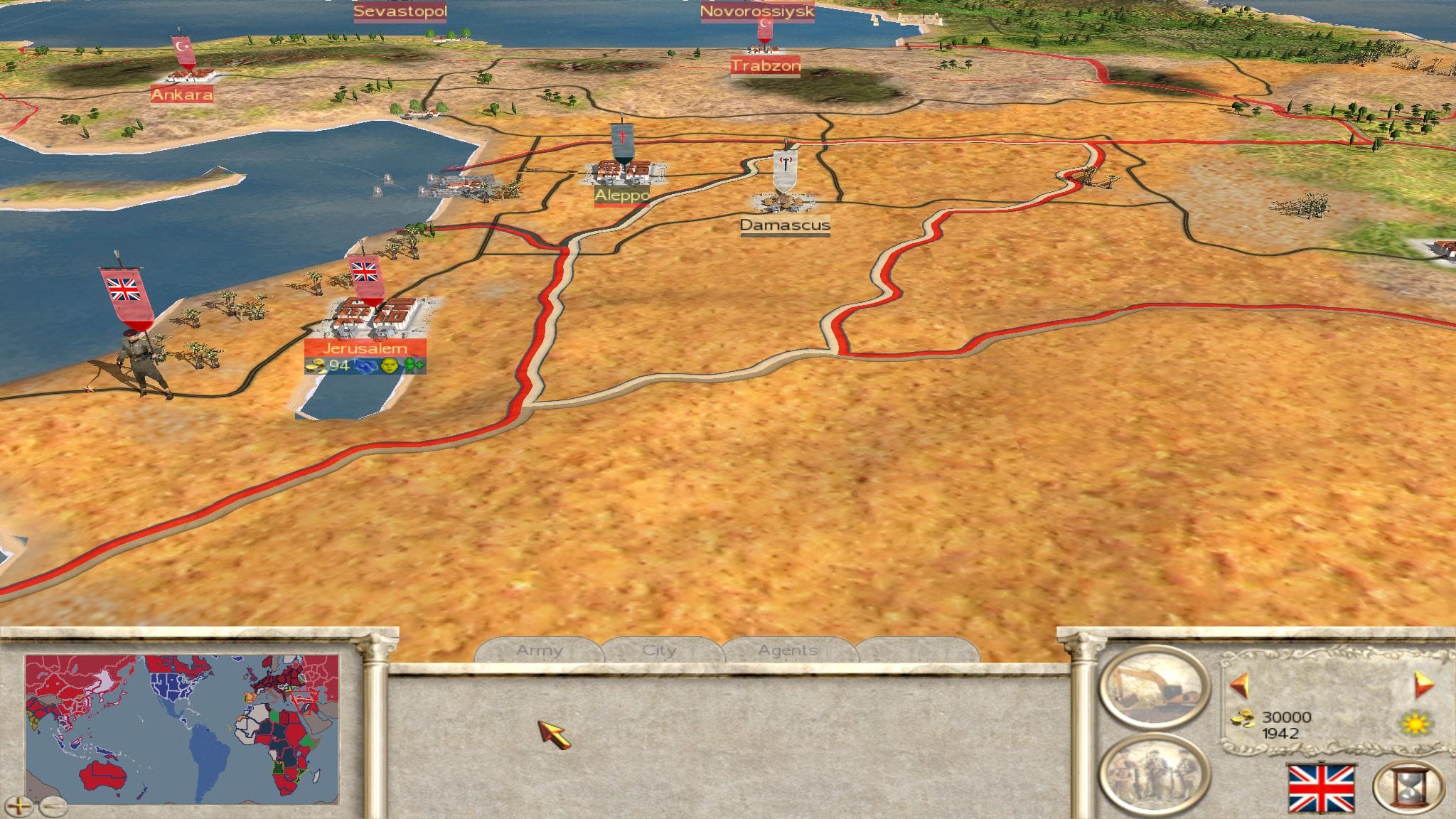Select the Jerusalem settlement label

click(x=365, y=348)
